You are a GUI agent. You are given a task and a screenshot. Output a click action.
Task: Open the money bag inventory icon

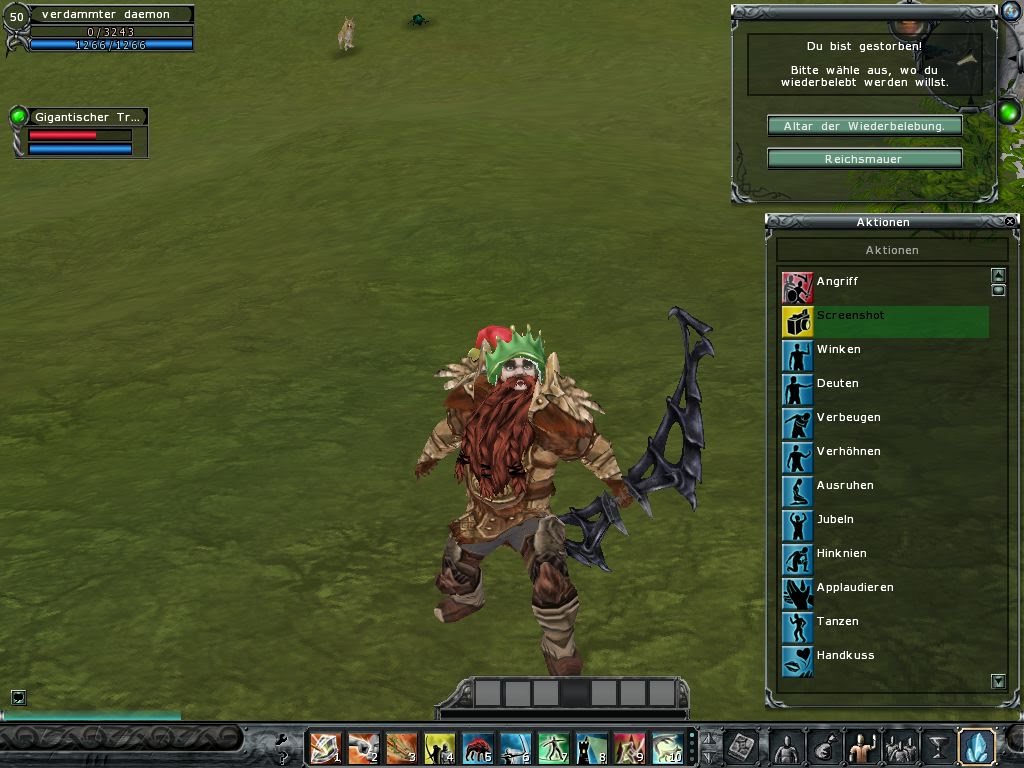coord(822,747)
